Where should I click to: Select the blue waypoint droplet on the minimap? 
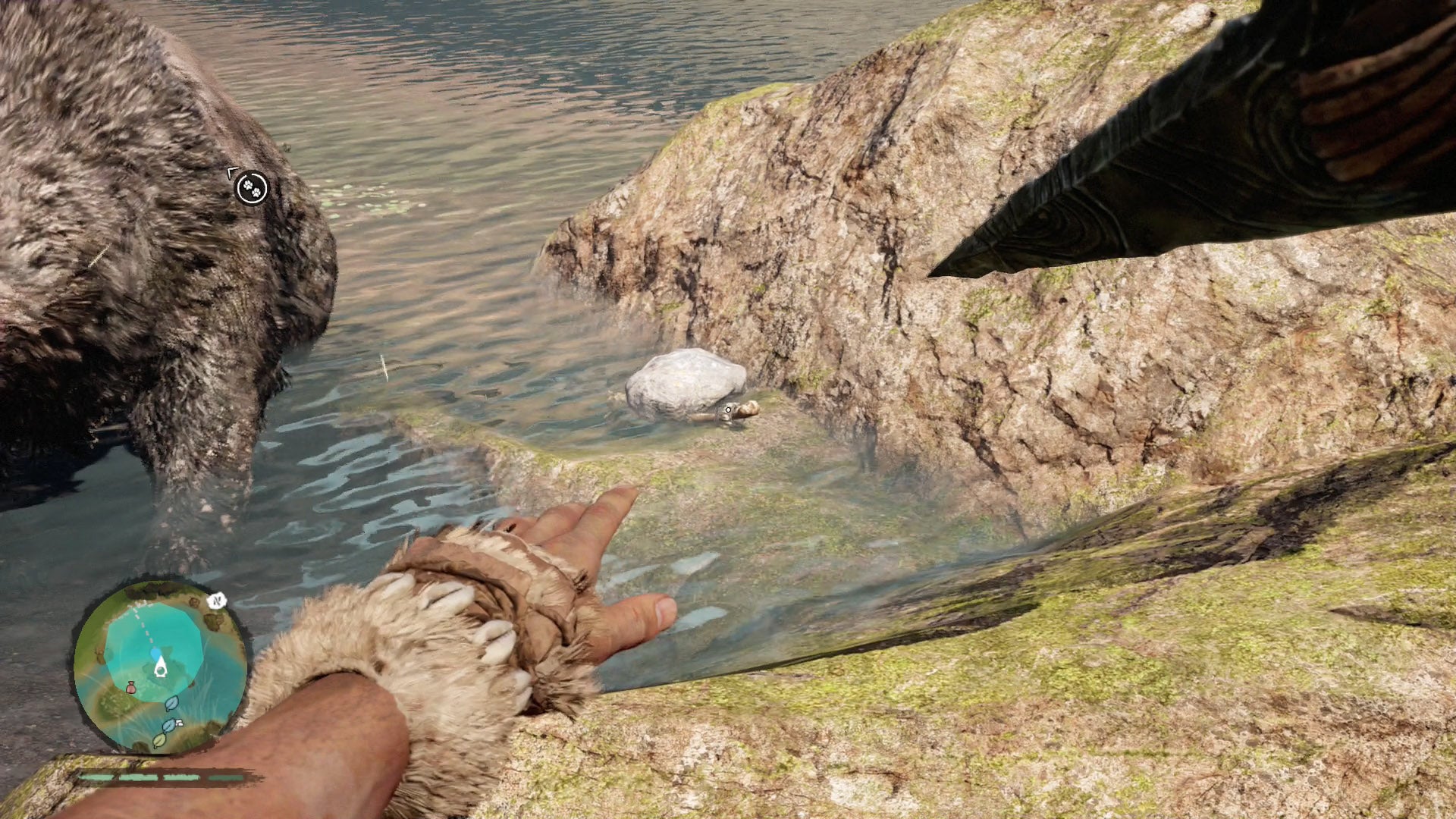pos(155,653)
